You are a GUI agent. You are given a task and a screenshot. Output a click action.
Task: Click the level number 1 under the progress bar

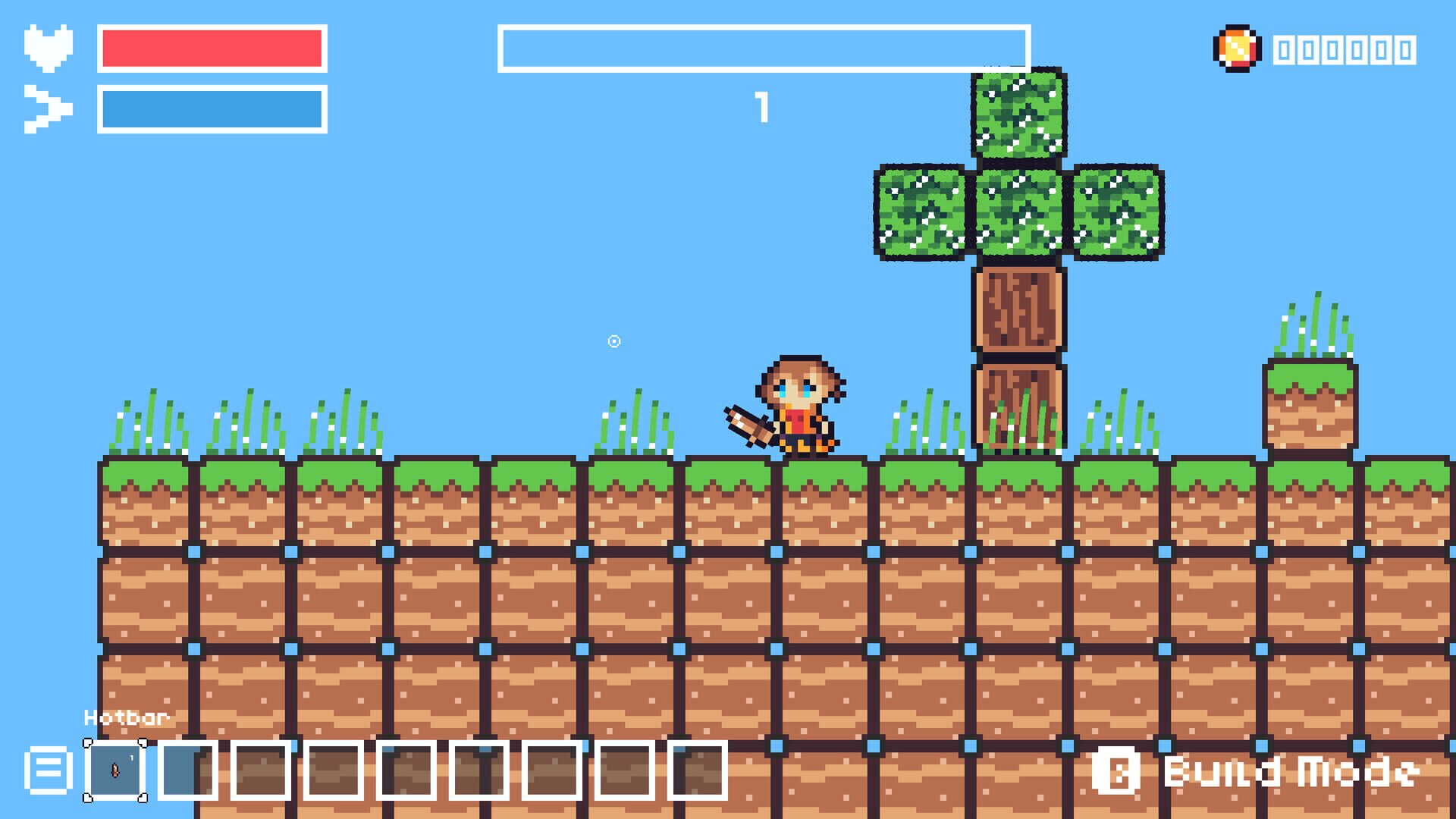[x=763, y=108]
